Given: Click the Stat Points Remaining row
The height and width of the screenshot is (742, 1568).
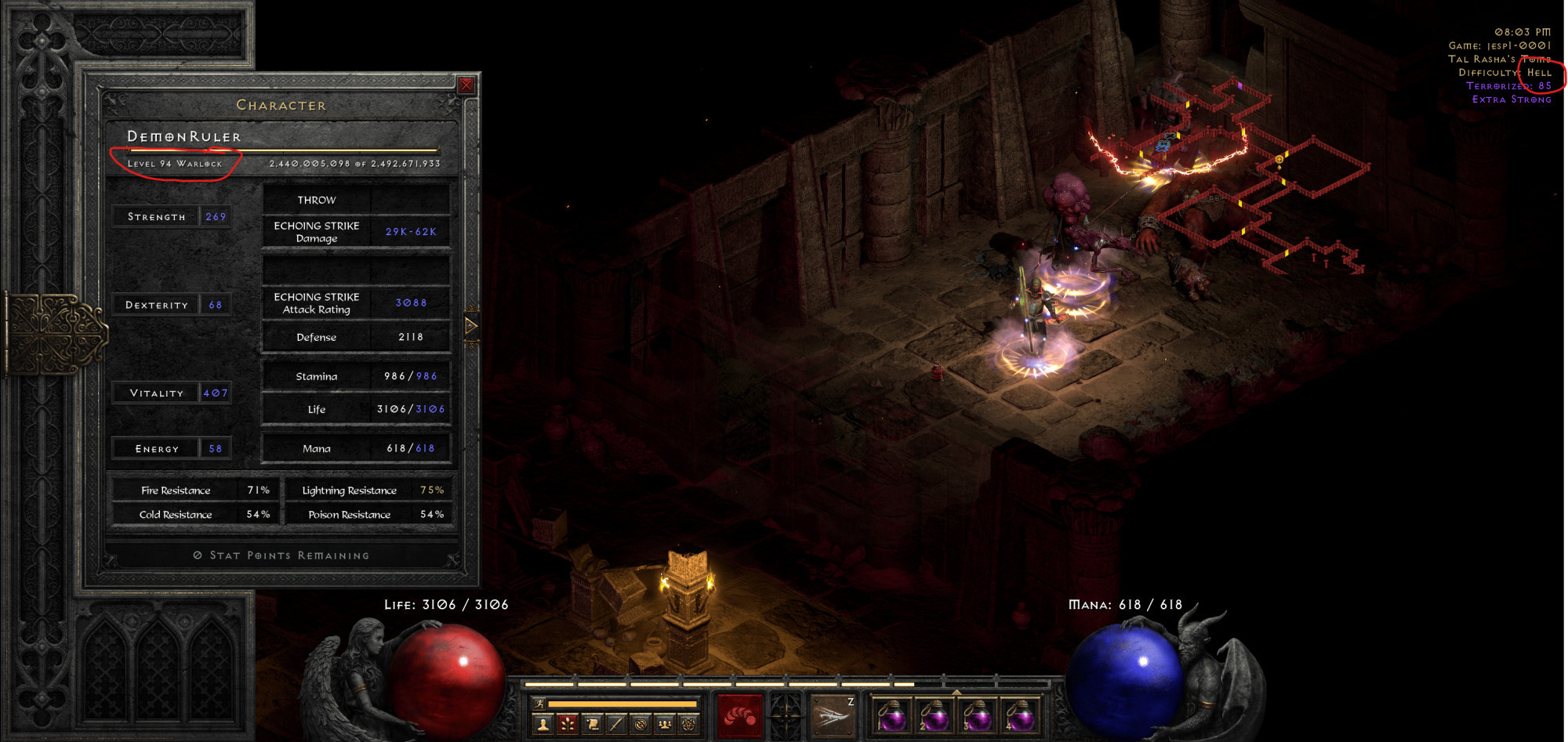Looking at the screenshot, I should (x=281, y=555).
